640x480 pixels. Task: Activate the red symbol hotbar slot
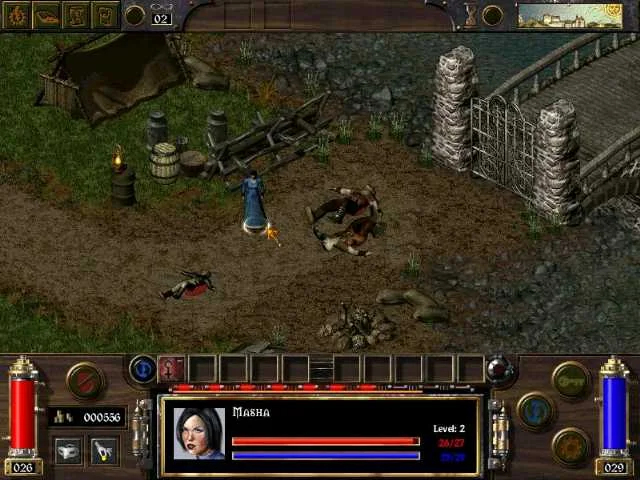(x=172, y=369)
